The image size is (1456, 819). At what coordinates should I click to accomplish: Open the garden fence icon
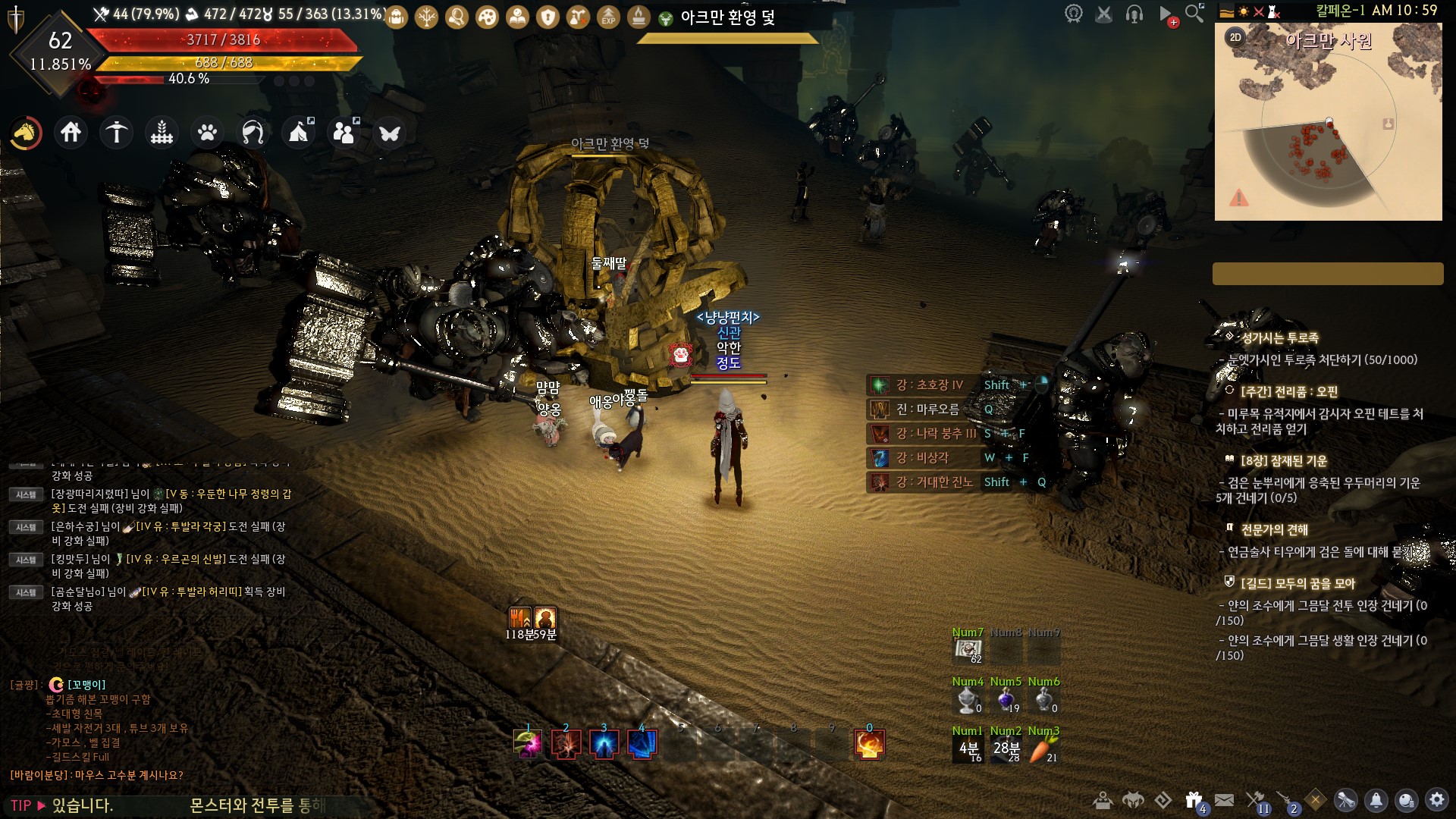tap(162, 133)
